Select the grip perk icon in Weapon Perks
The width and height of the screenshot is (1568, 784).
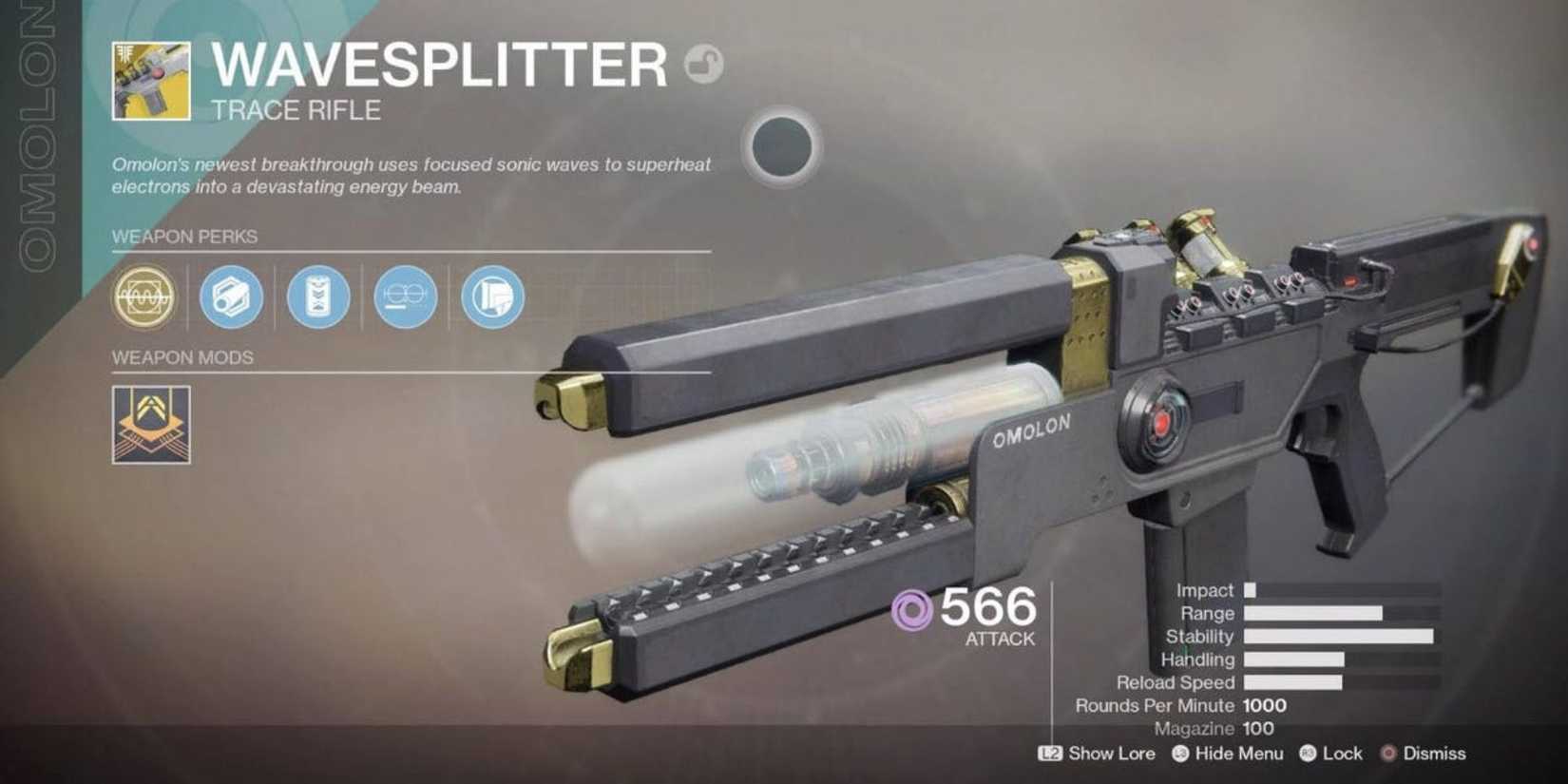(490, 296)
